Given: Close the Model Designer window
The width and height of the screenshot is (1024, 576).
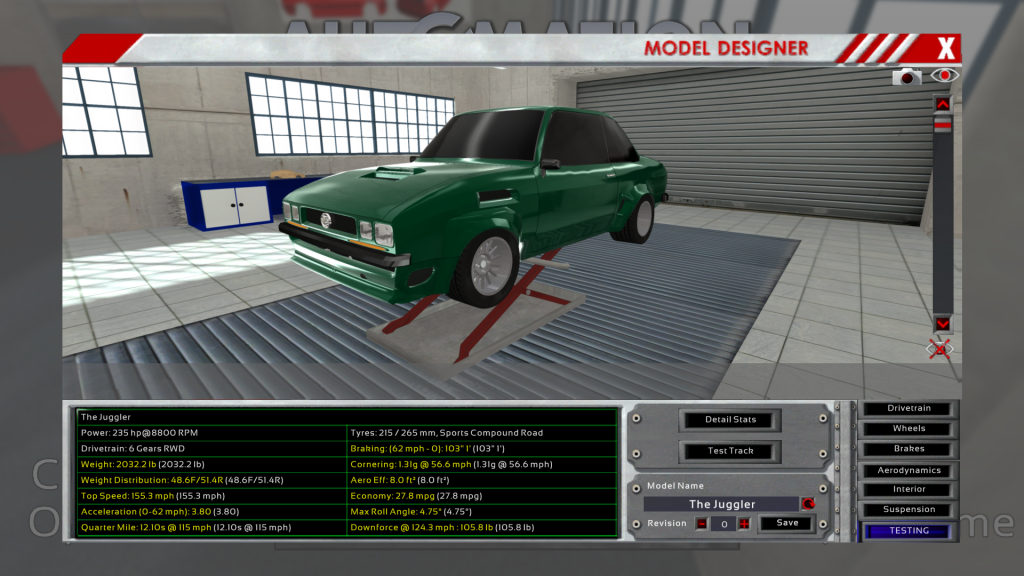Looking at the screenshot, I should coord(946,47).
